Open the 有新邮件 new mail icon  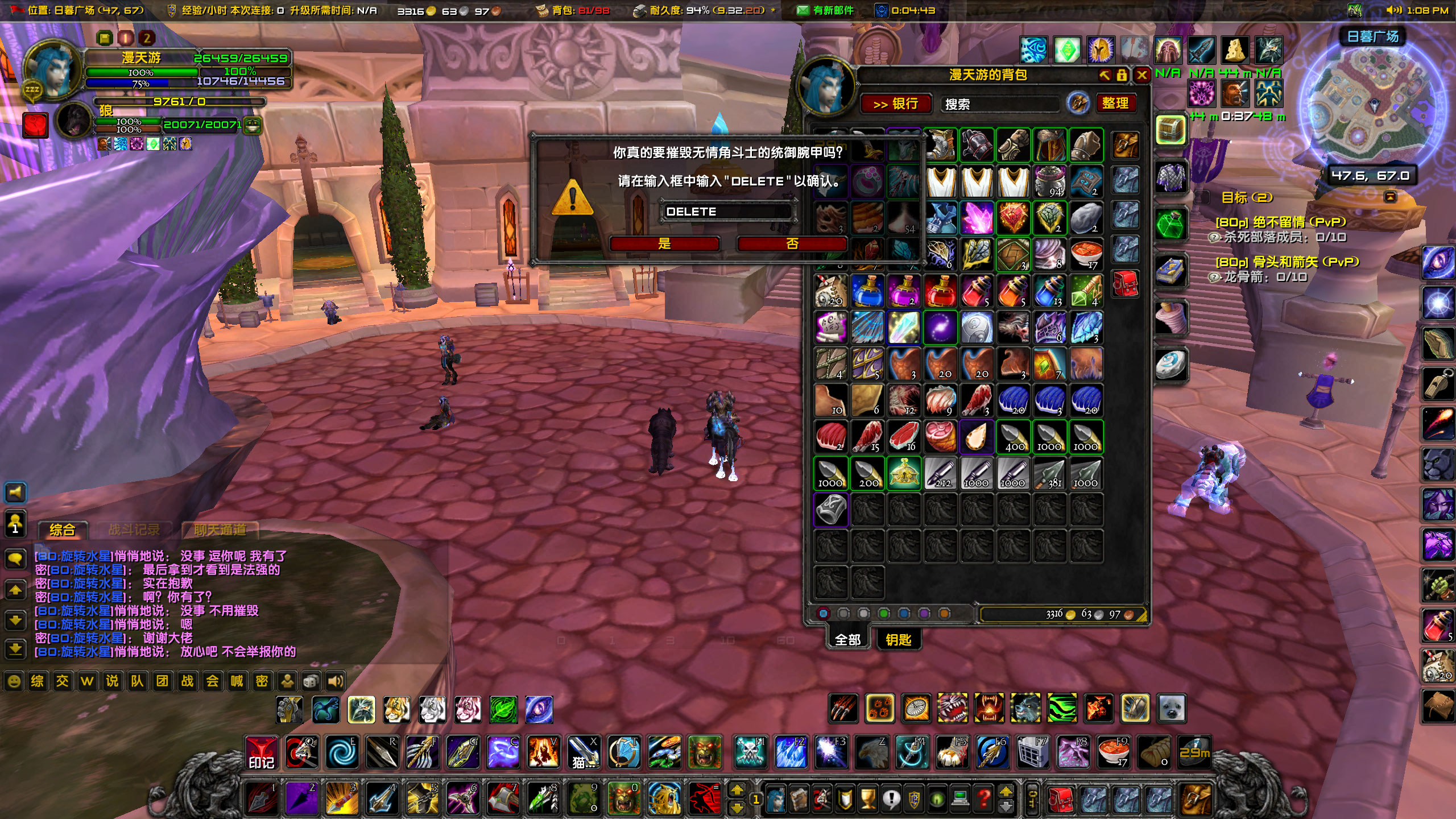(x=804, y=10)
